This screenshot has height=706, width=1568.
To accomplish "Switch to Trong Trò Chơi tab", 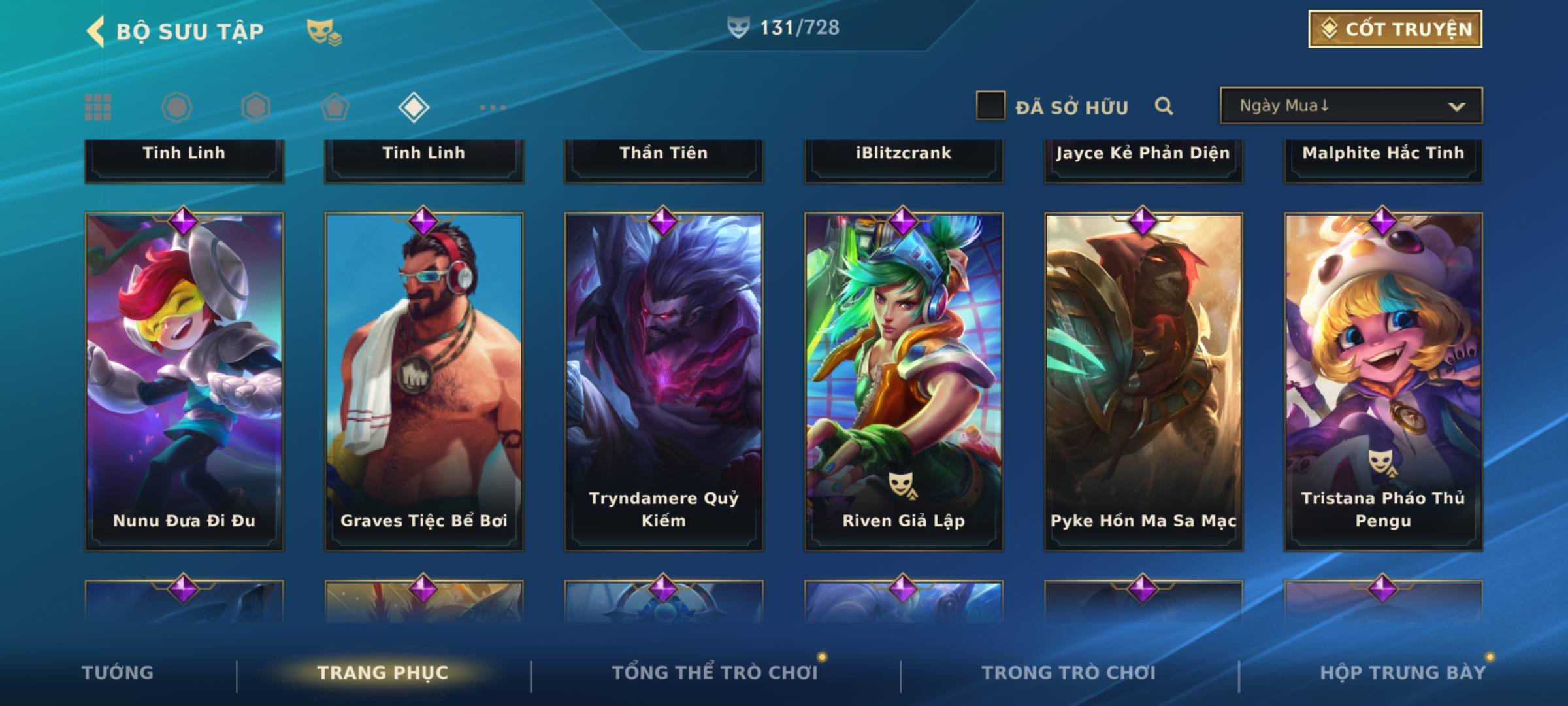I will [x=1069, y=673].
